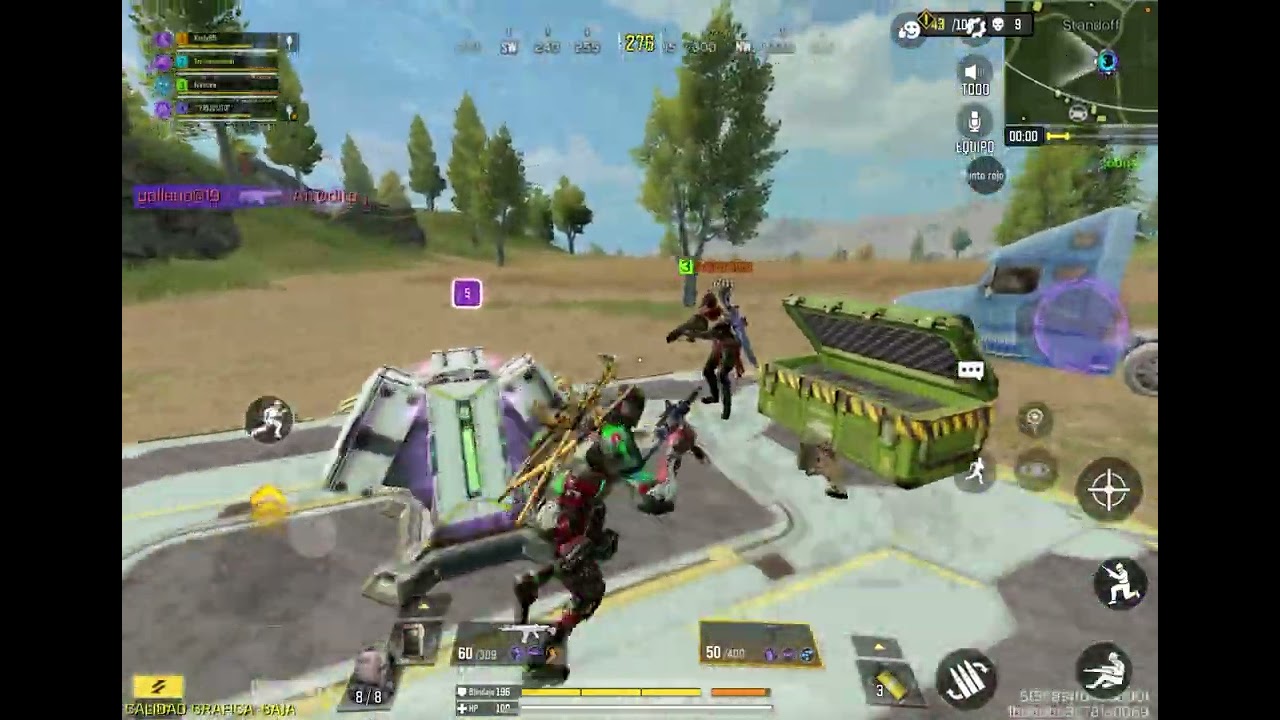
Task: Tap the yellow low graphics quality icon
Action: [x=158, y=687]
